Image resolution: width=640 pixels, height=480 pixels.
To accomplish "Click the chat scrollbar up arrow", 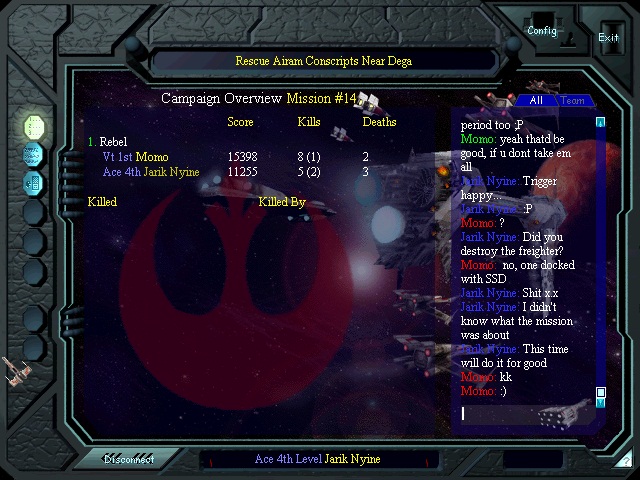I will tap(601, 123).
